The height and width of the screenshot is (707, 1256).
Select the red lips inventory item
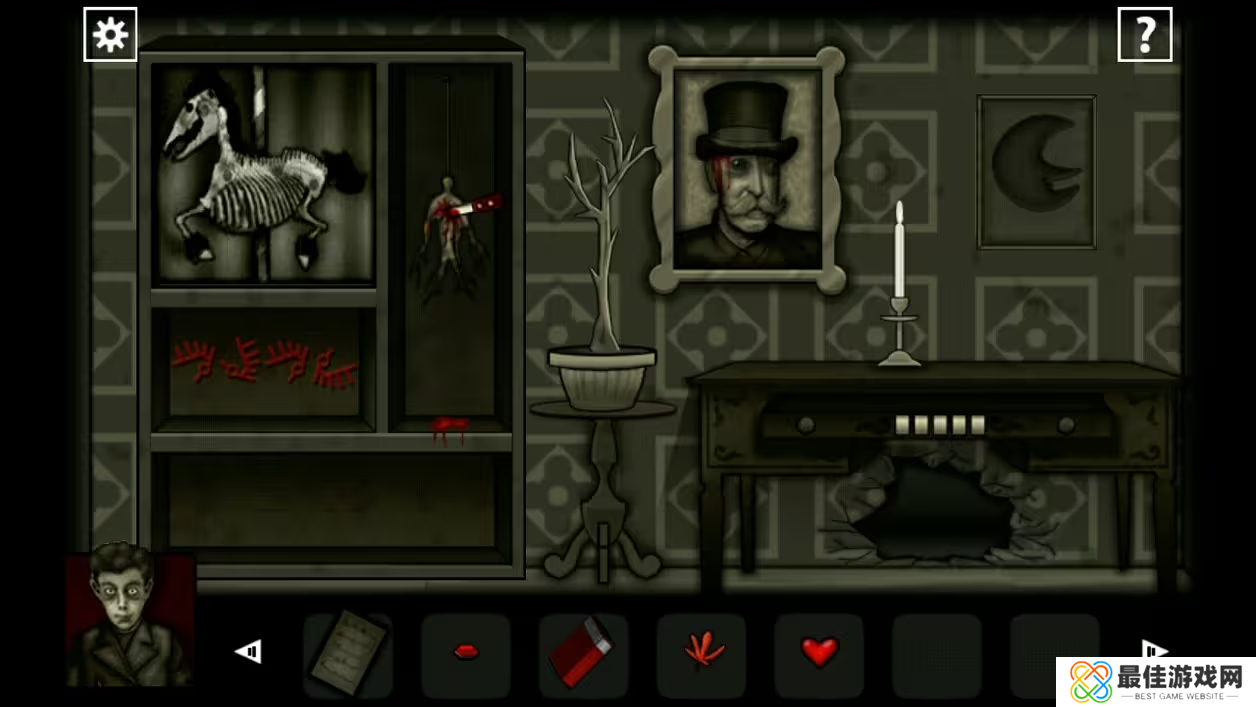click(x=466, y=653)
